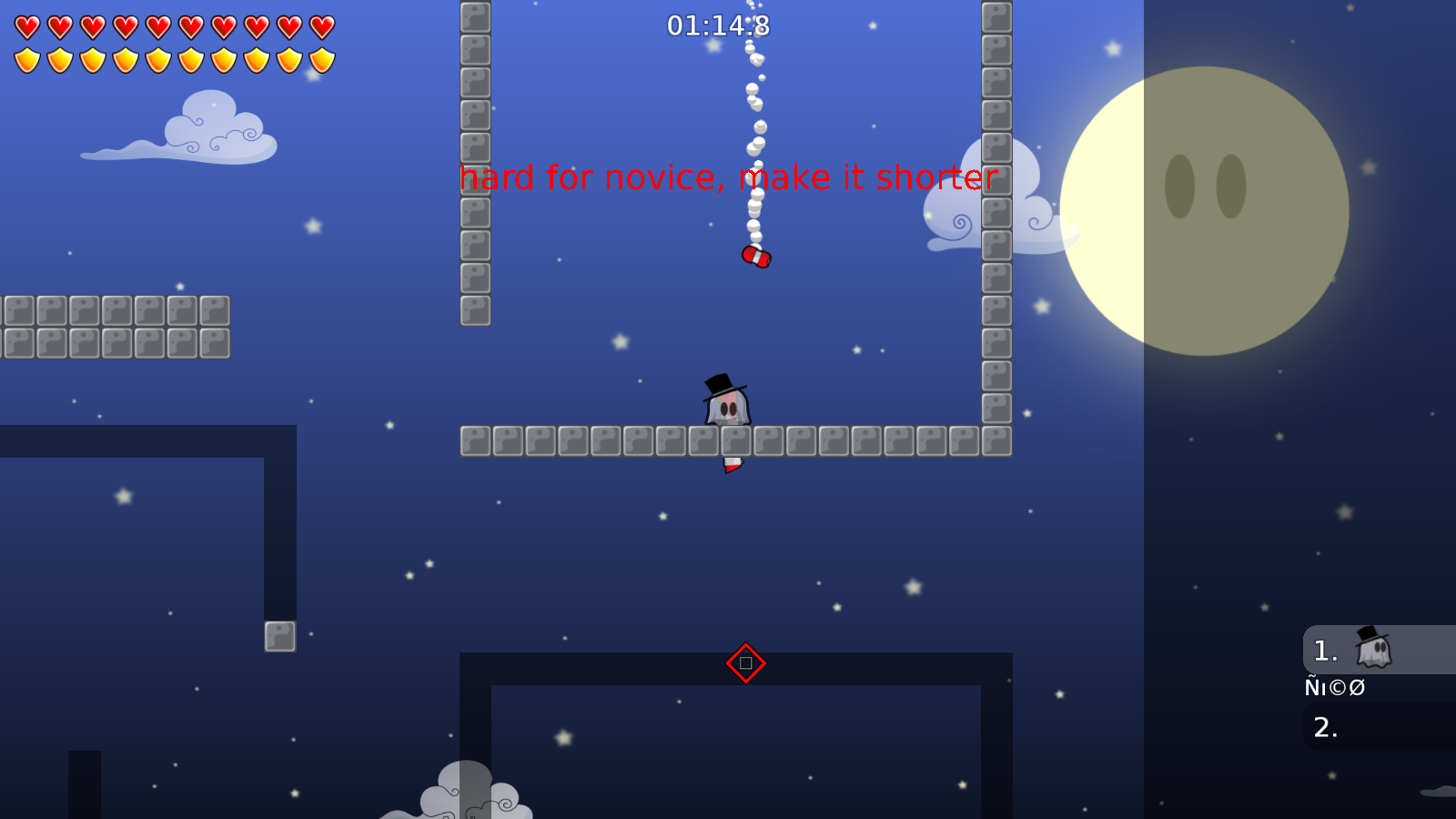Click the seventh heart icon in the HUD
1456x819 pixels.
[223, 25]
